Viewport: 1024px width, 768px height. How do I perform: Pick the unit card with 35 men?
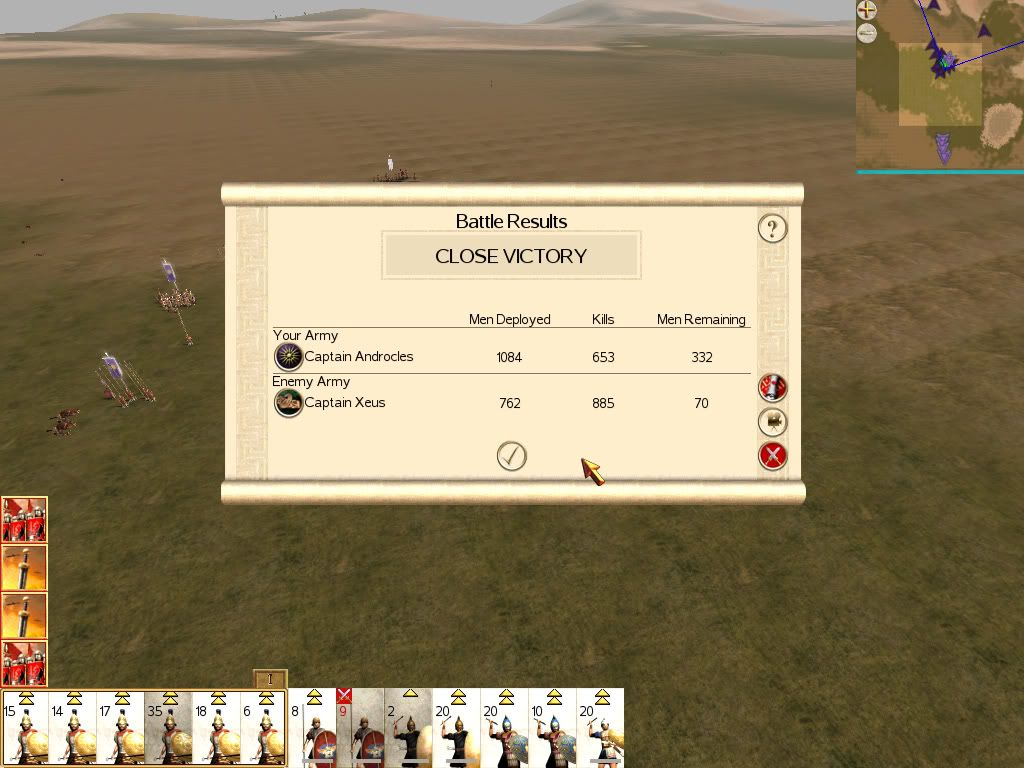click(x=169, y=728)
